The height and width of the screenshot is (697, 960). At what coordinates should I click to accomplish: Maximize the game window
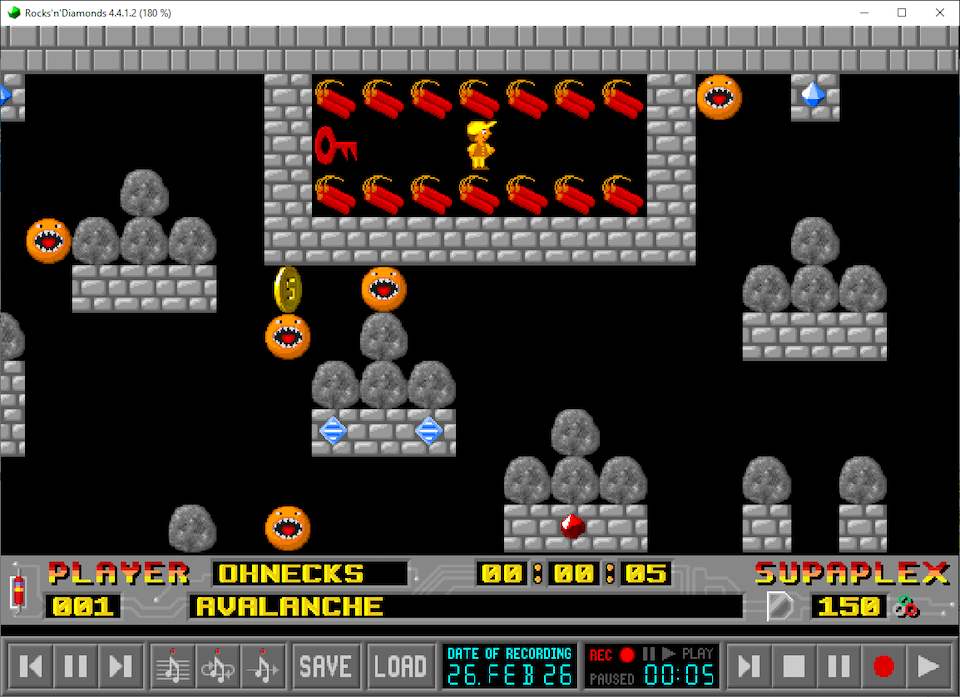tap(901, 12)
